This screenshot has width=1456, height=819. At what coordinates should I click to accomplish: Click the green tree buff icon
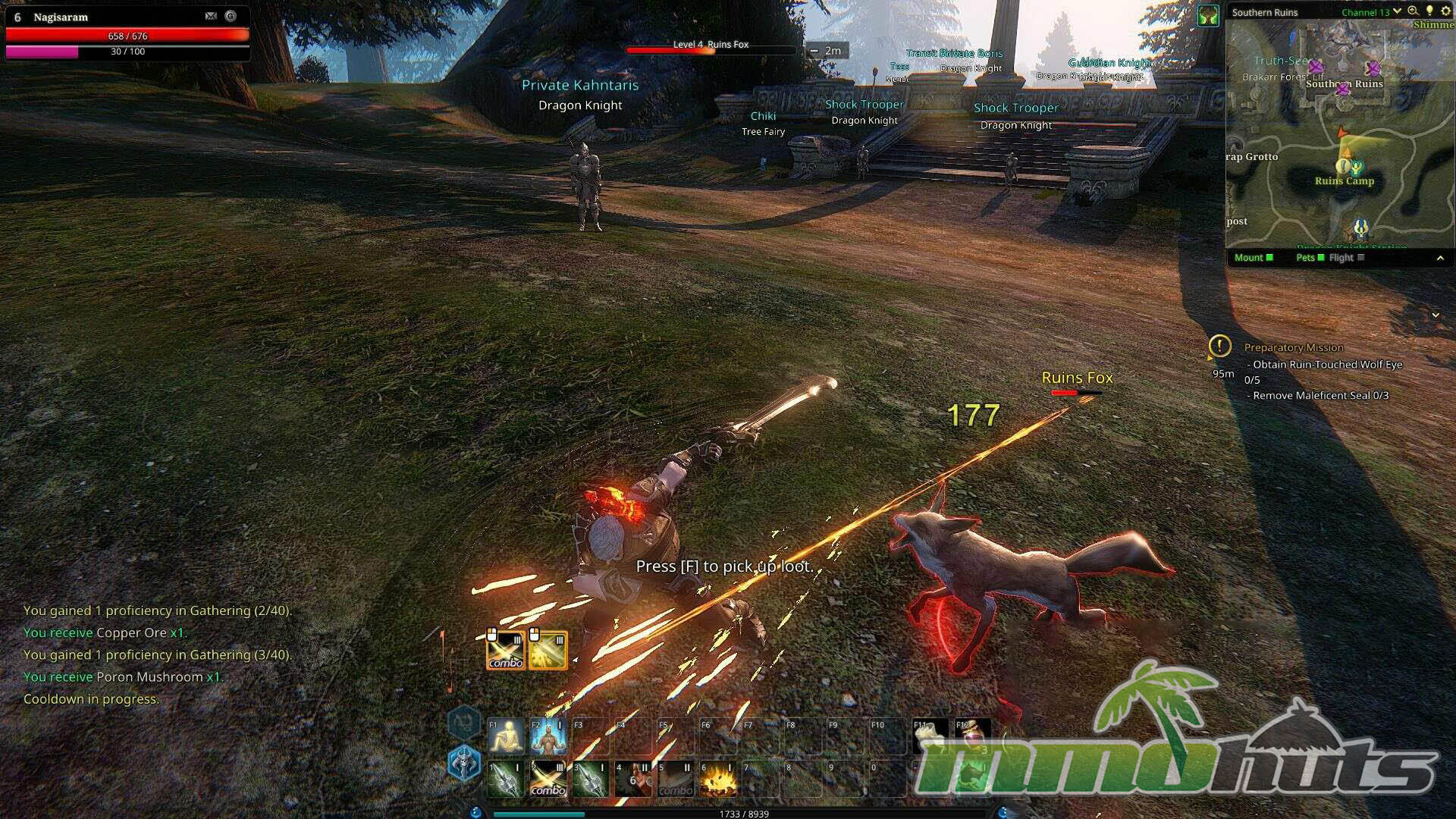1208,15
